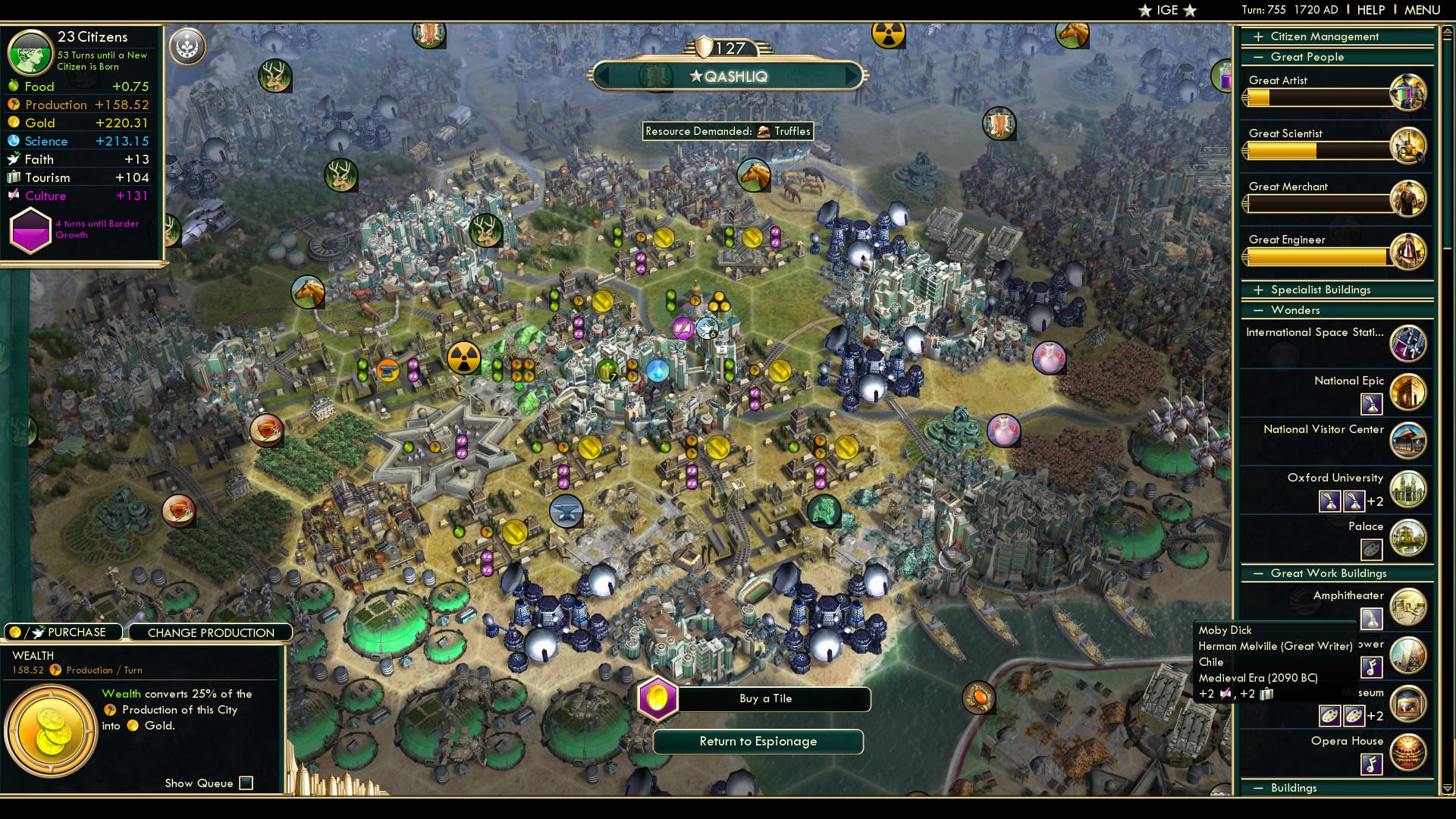This screenshot has width=1456, height=819.
Task: Select the Great Artist portrait icon
Action: coord(1409,93)
